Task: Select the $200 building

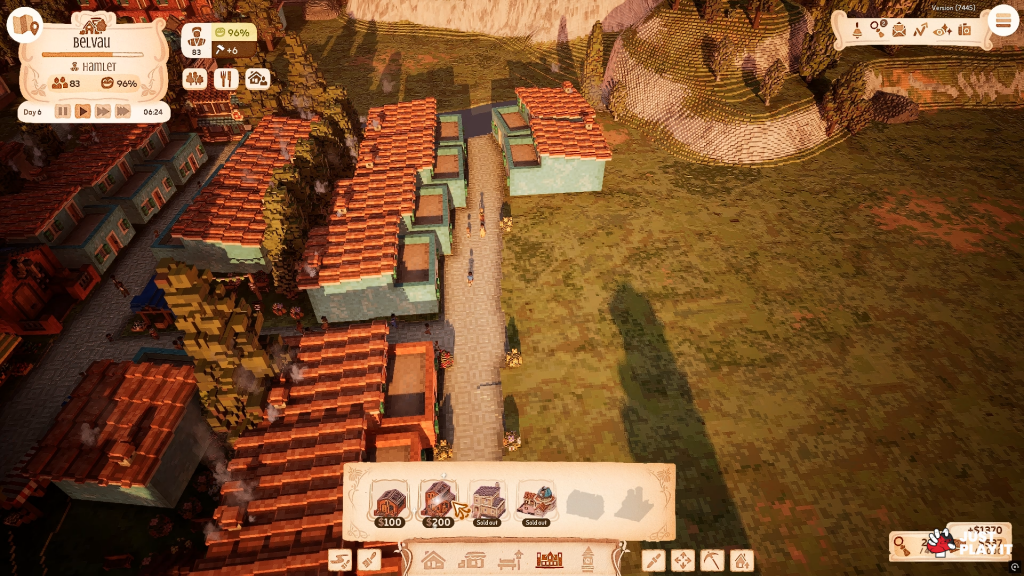Action: pos(438,502)
